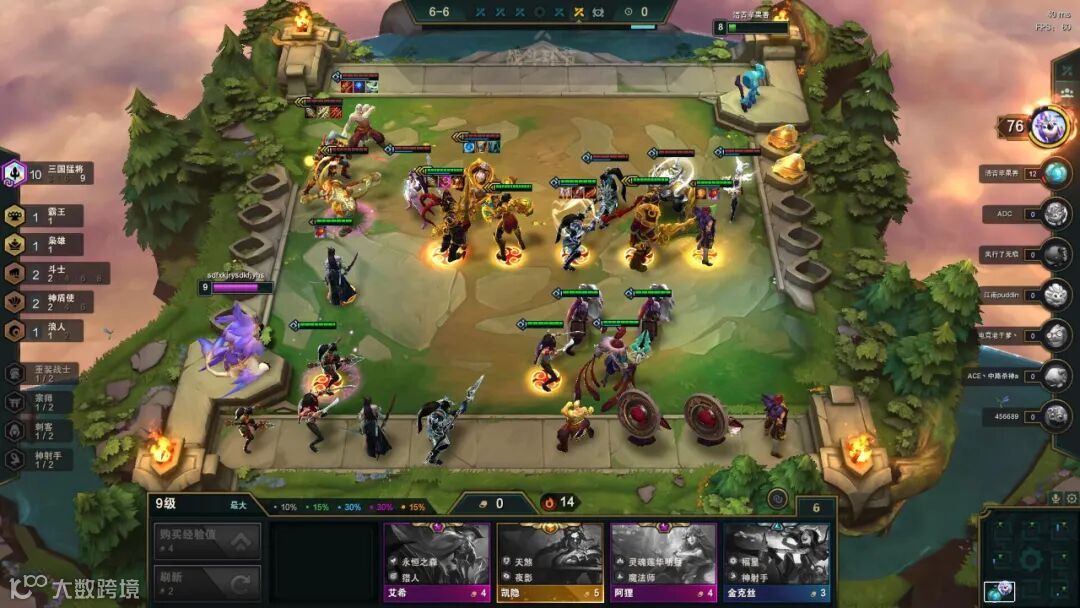1080x608 pixels.
Task: Open the 三国猛将 trait entry
Action: (48, 173)
